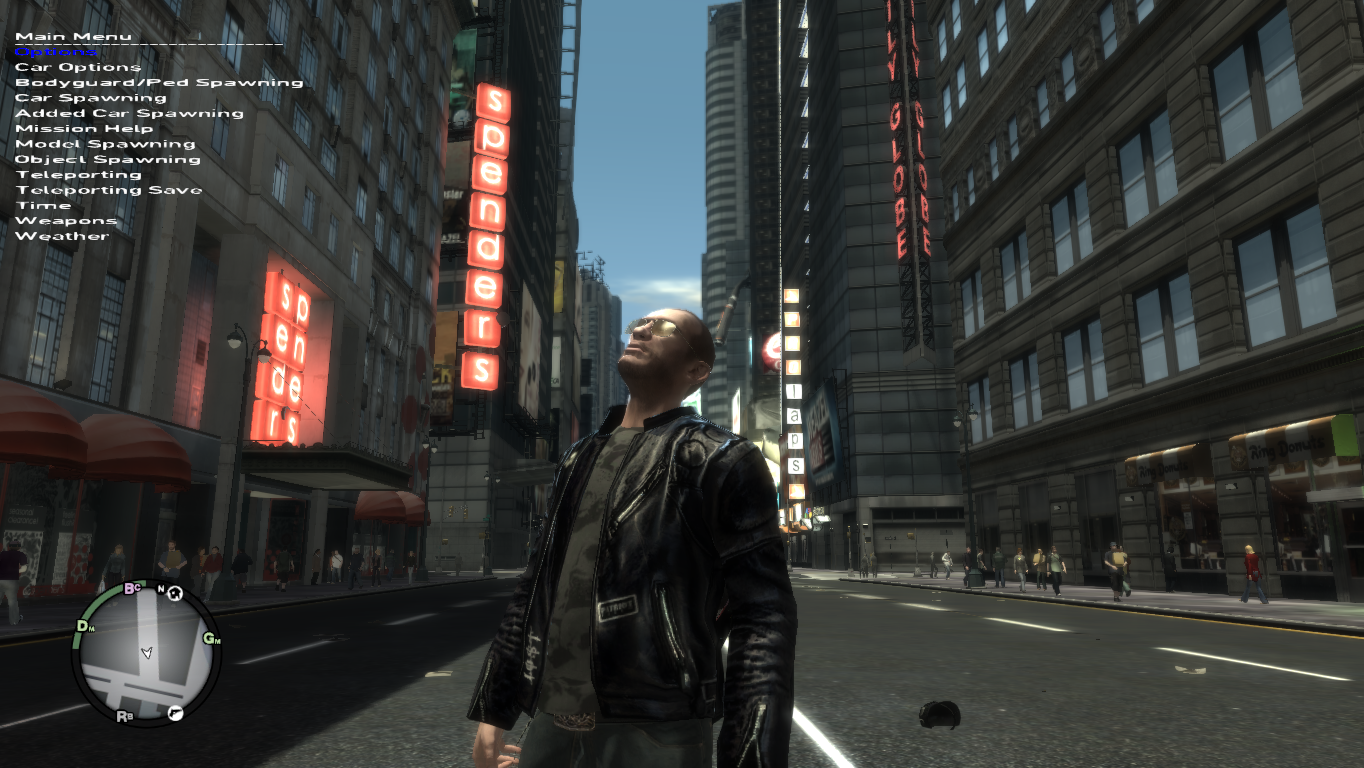1364x768 pixels.
Task: Open the Car Options submenu
Action: click(x=78, y=67)
